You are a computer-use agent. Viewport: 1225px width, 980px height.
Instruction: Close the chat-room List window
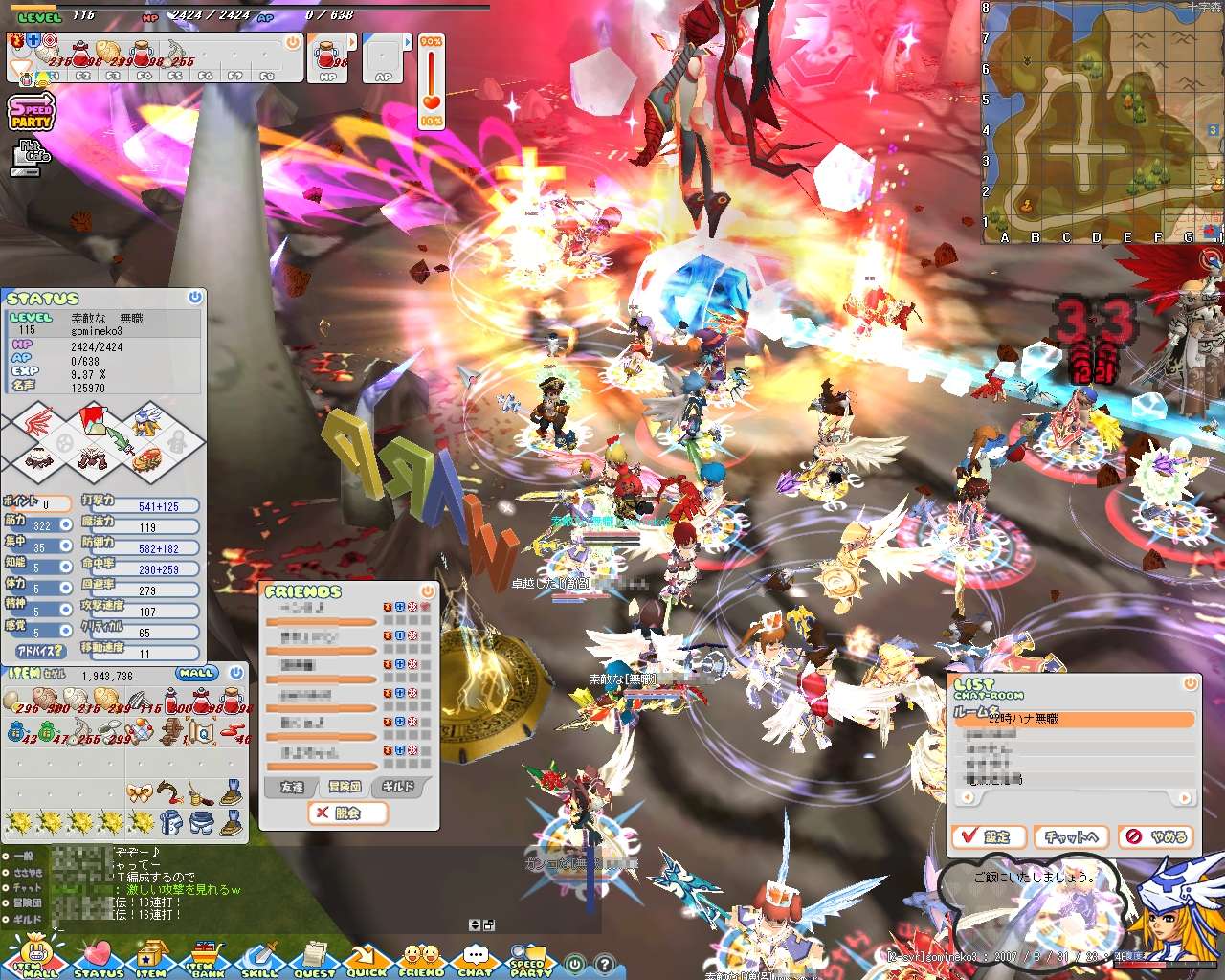point(1191,683)
